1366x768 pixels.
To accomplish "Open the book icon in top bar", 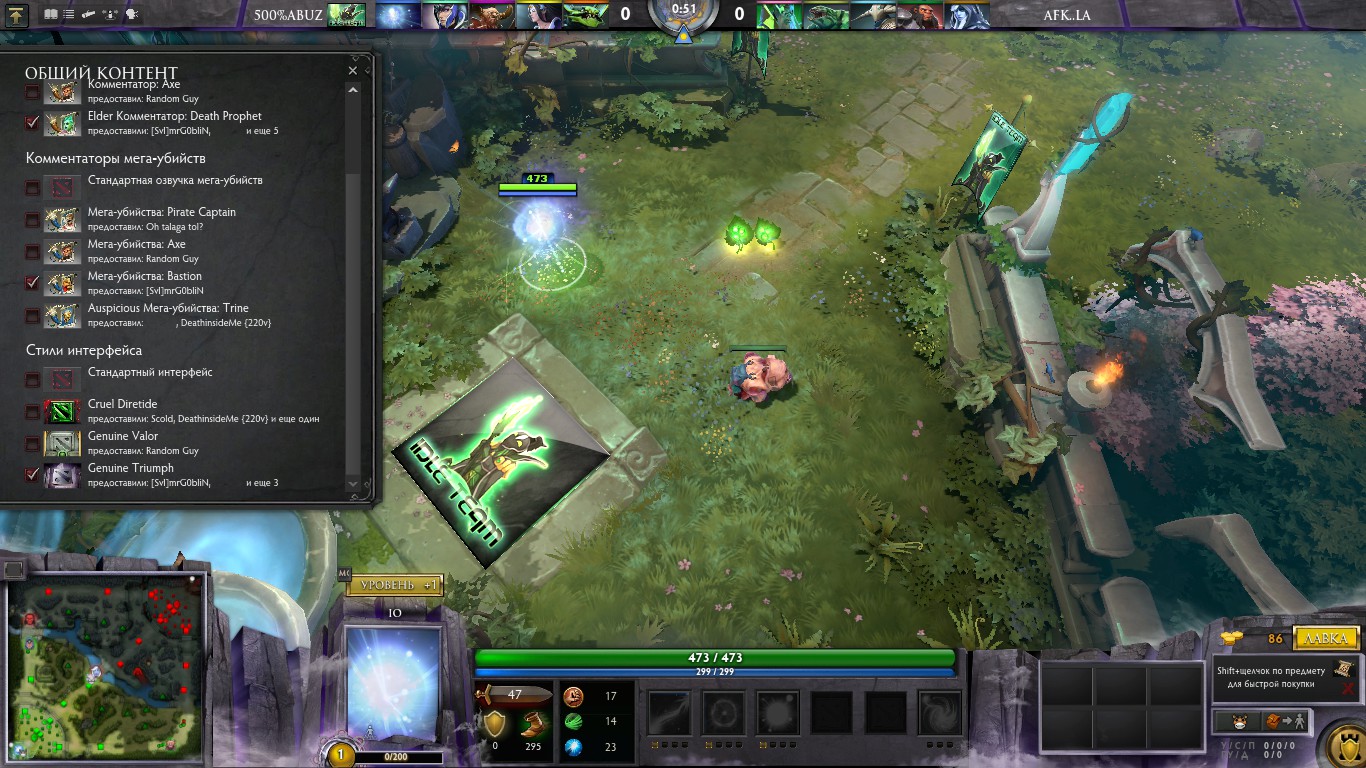I will [x=51, y=15].
